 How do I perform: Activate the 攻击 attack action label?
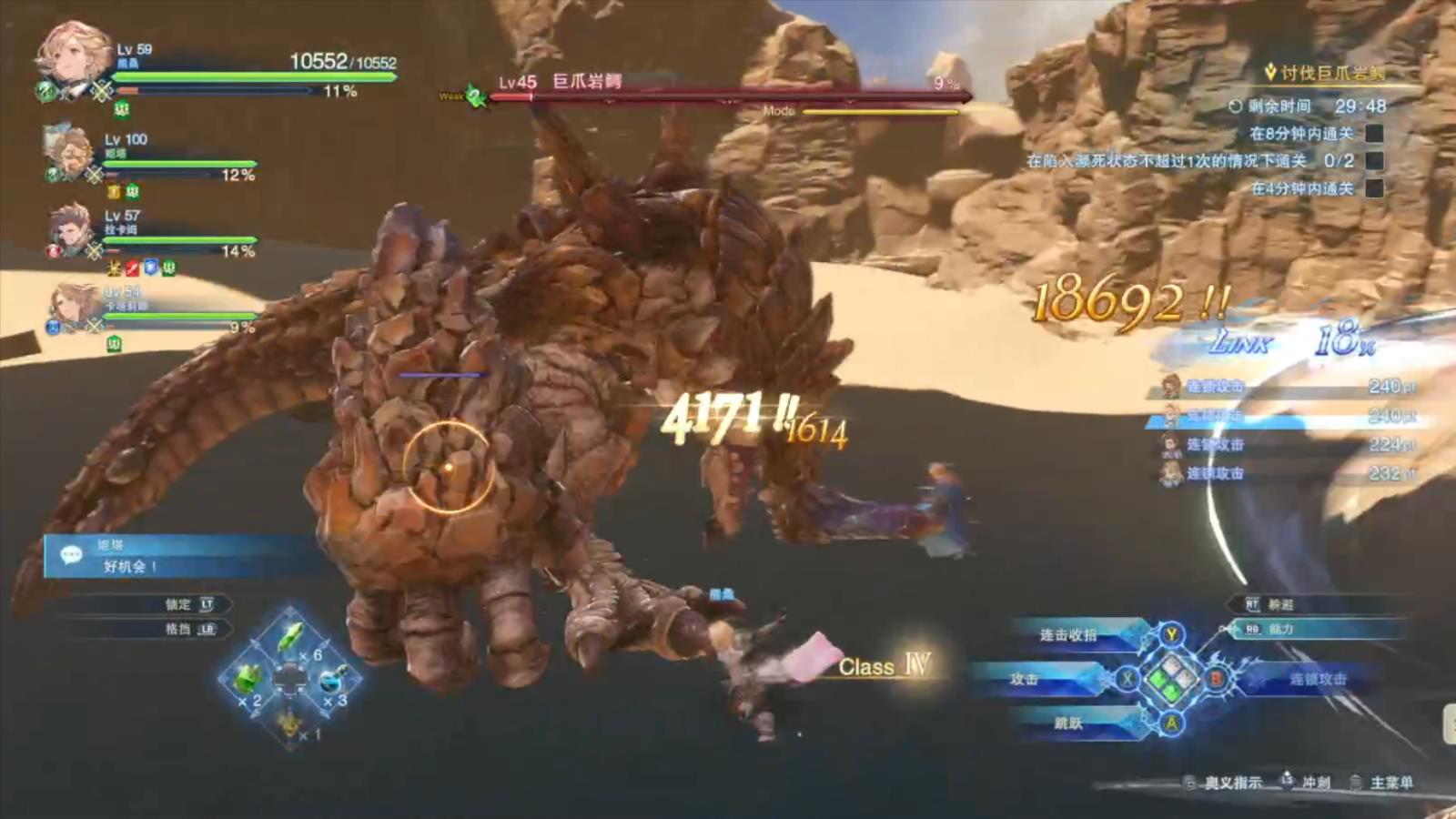pyautogui.click(x=1025, y=679)
